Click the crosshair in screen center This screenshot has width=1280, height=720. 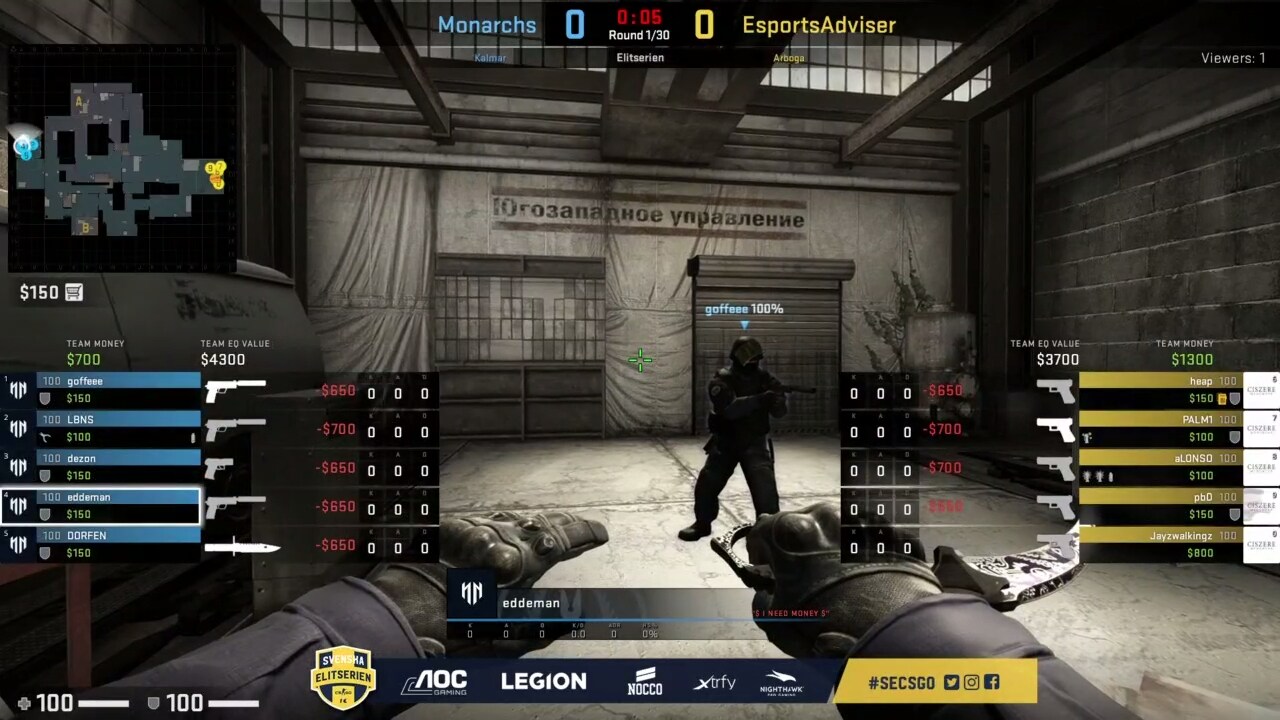tap(640, 360)
